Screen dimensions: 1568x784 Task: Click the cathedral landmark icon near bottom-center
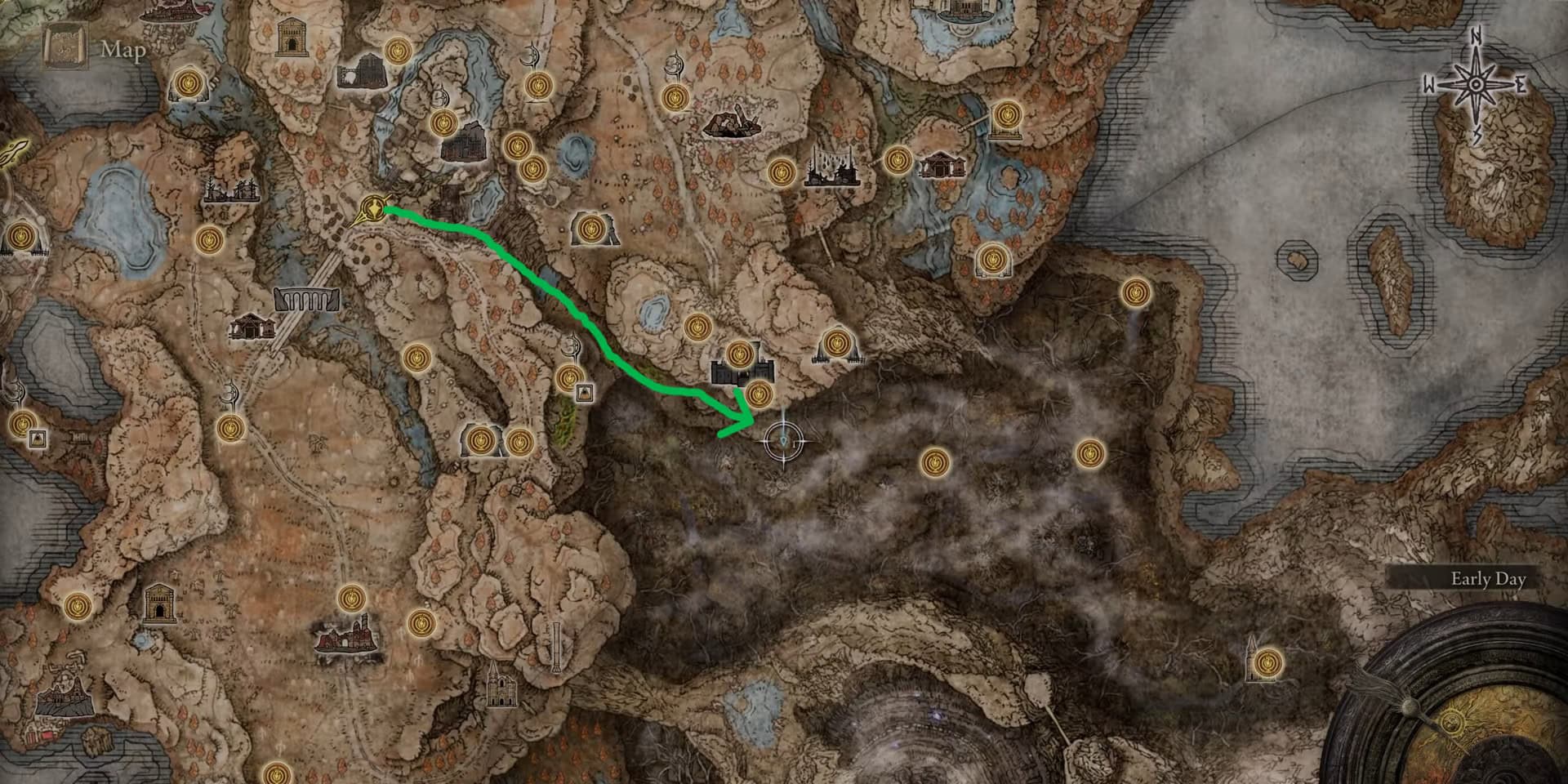coord(501,689)
